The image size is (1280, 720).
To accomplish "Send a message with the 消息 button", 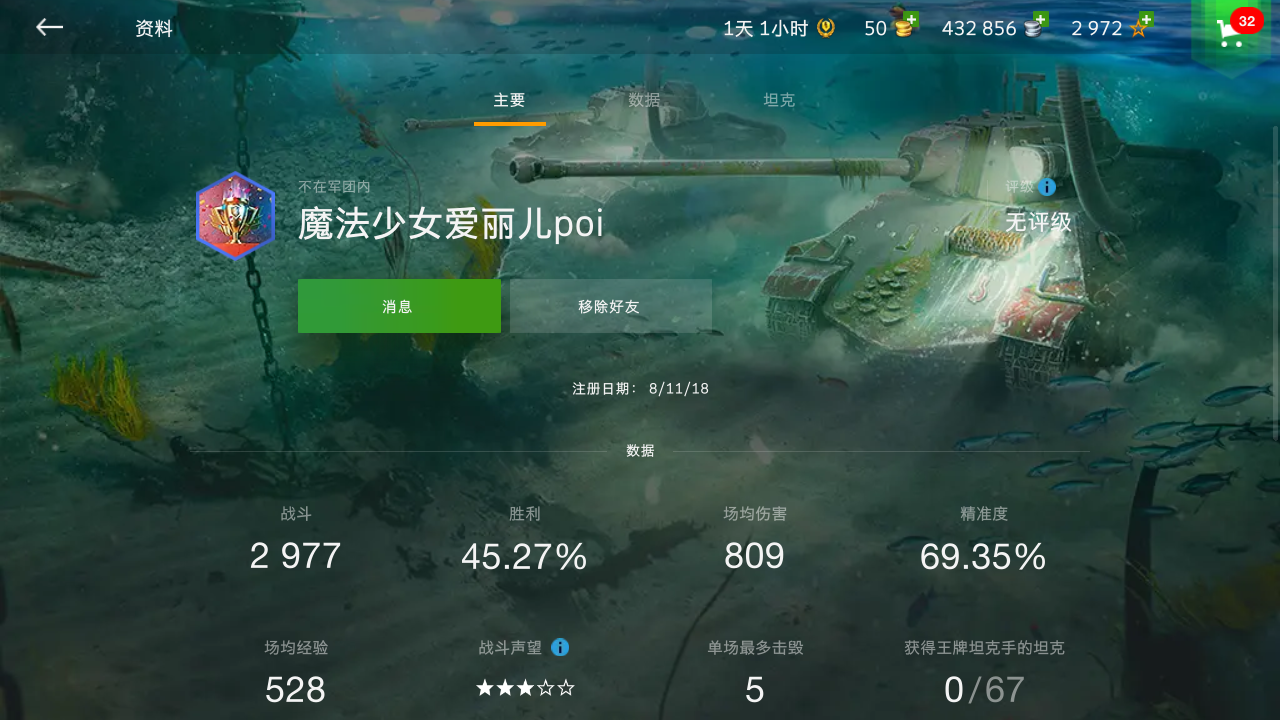I will tap(399, 306).
